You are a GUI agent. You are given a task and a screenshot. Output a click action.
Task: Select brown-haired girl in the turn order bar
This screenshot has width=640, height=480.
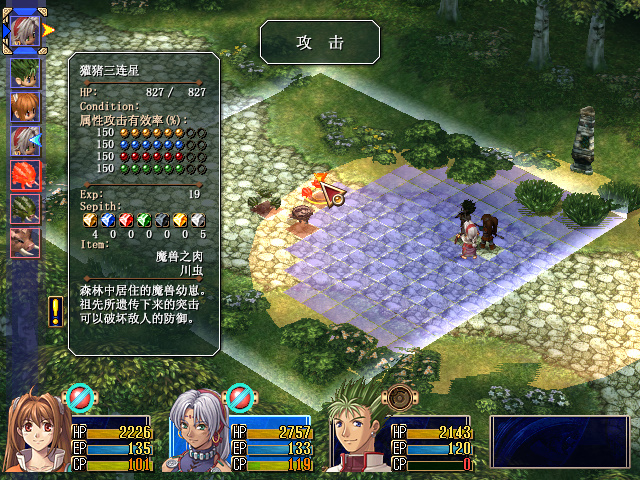25,107
